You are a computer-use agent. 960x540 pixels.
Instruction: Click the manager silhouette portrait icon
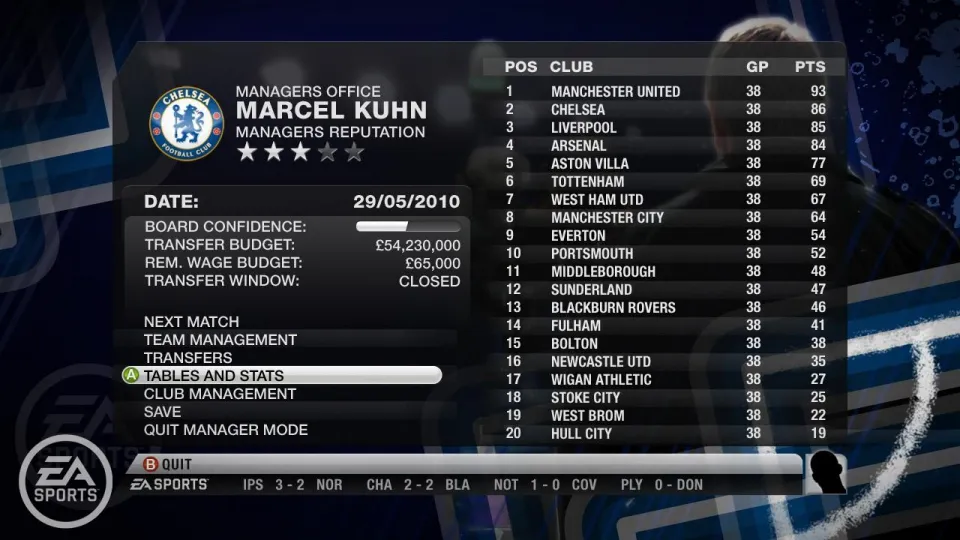[x=826, y=473]
